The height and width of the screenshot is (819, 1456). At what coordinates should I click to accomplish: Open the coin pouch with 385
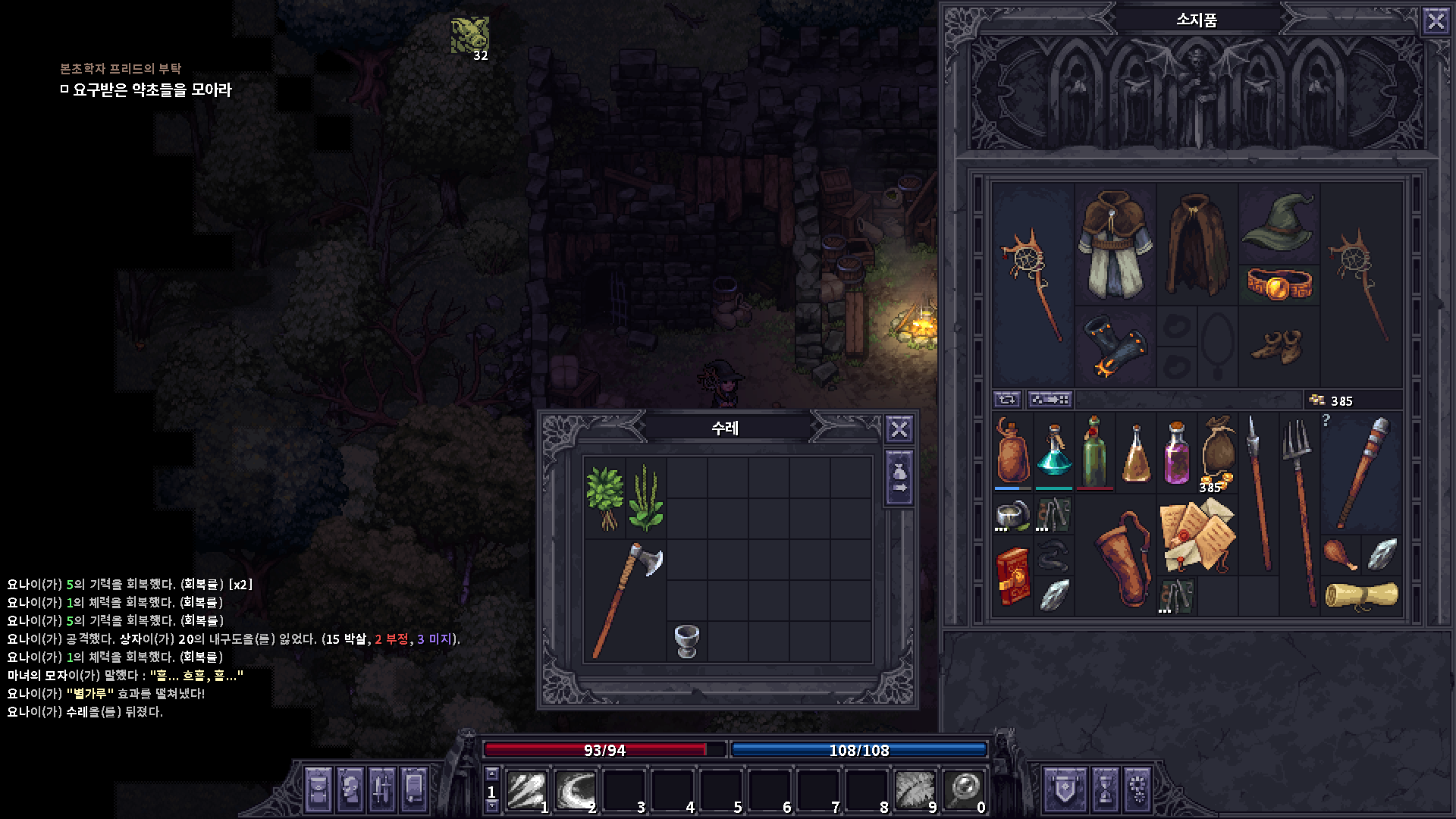[x=1217, y=453]
